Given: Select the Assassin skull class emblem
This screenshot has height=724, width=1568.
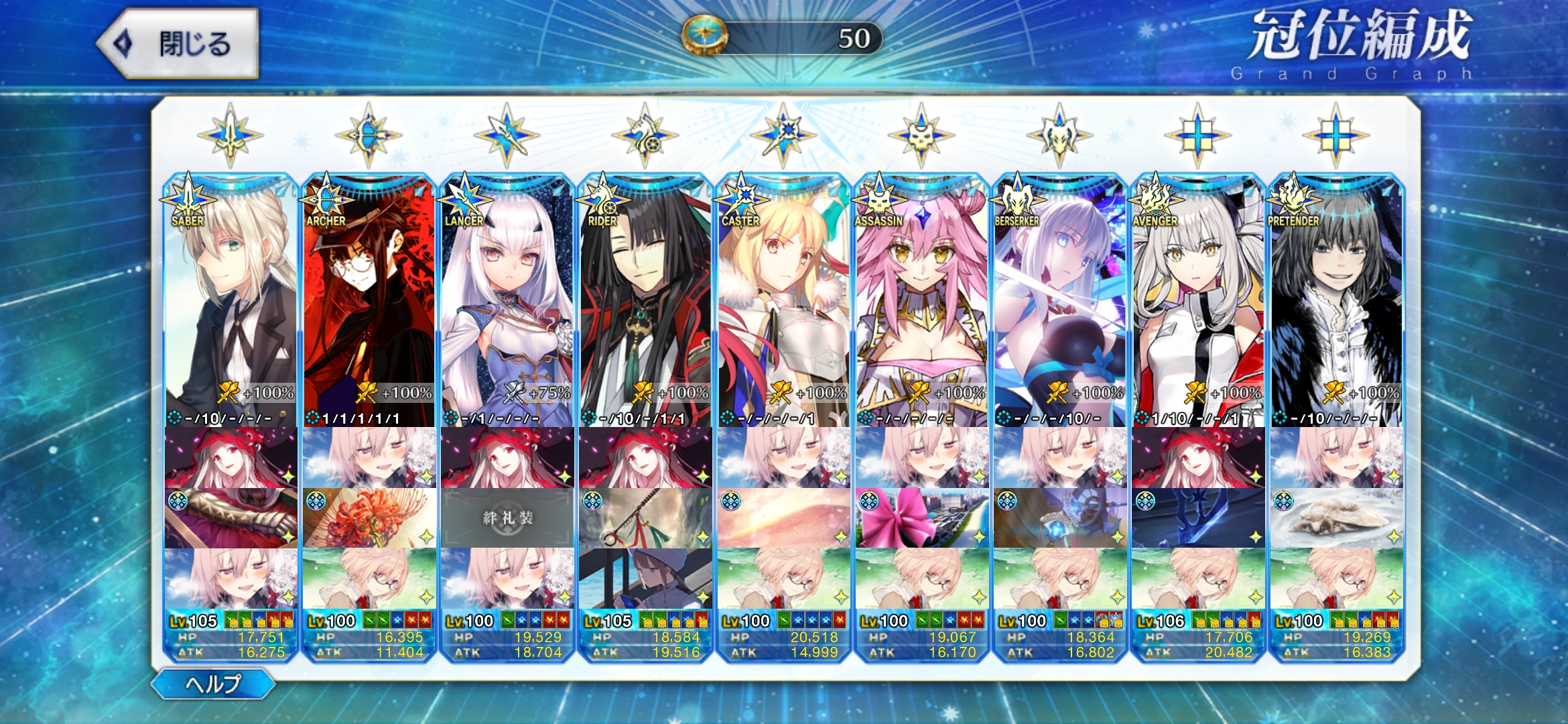Looking at the screenshot, I should coord(921,135).
